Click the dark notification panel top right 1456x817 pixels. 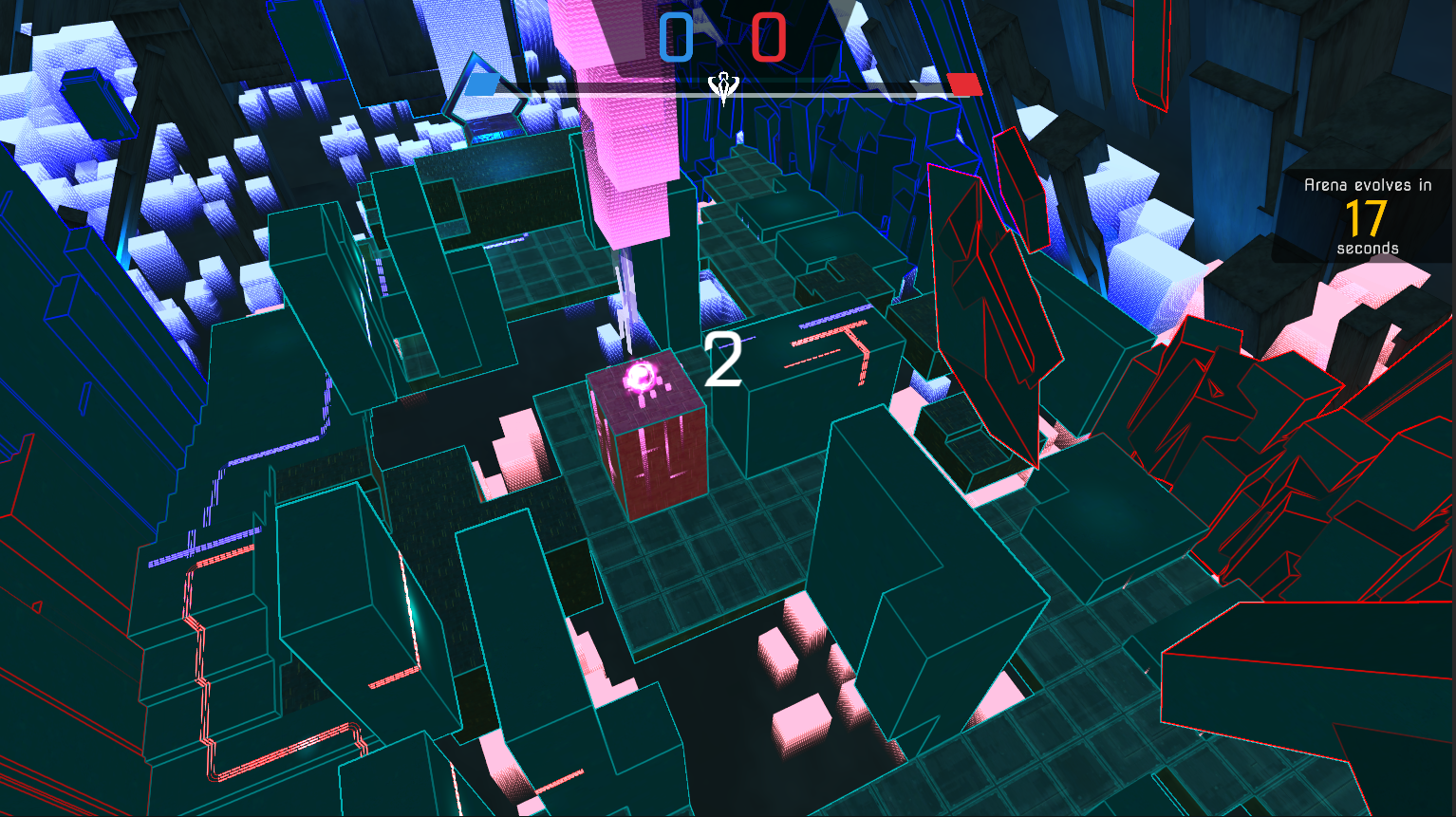[1364, 216]
